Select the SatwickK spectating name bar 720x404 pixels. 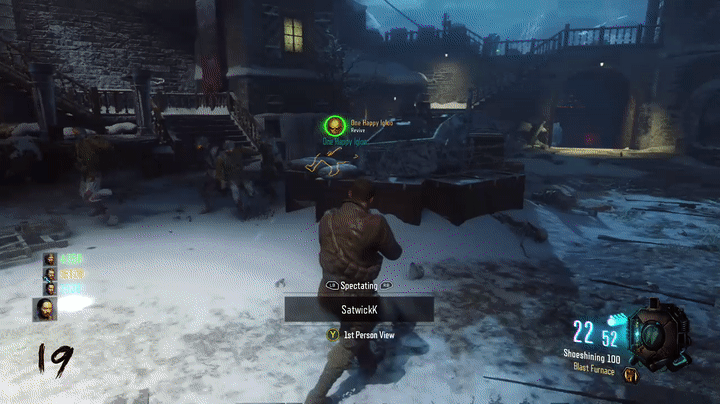359,310
